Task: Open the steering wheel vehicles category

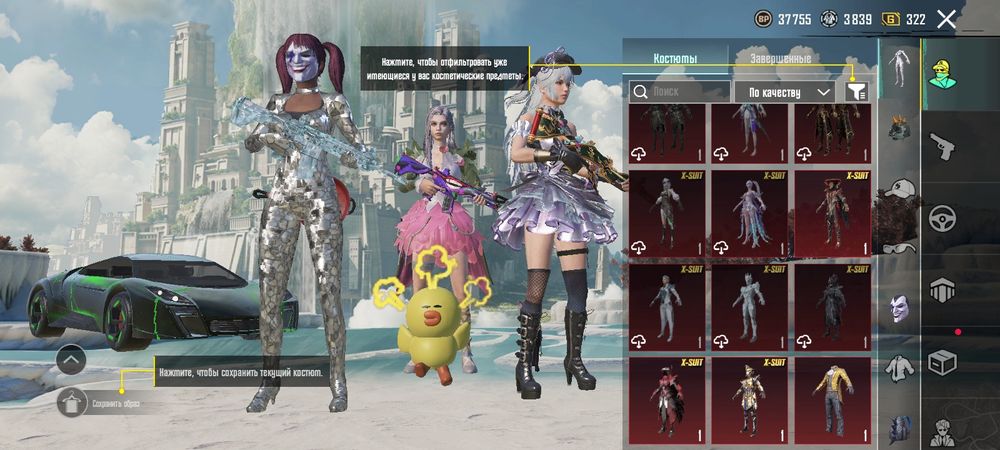Action: pos(943,218)
